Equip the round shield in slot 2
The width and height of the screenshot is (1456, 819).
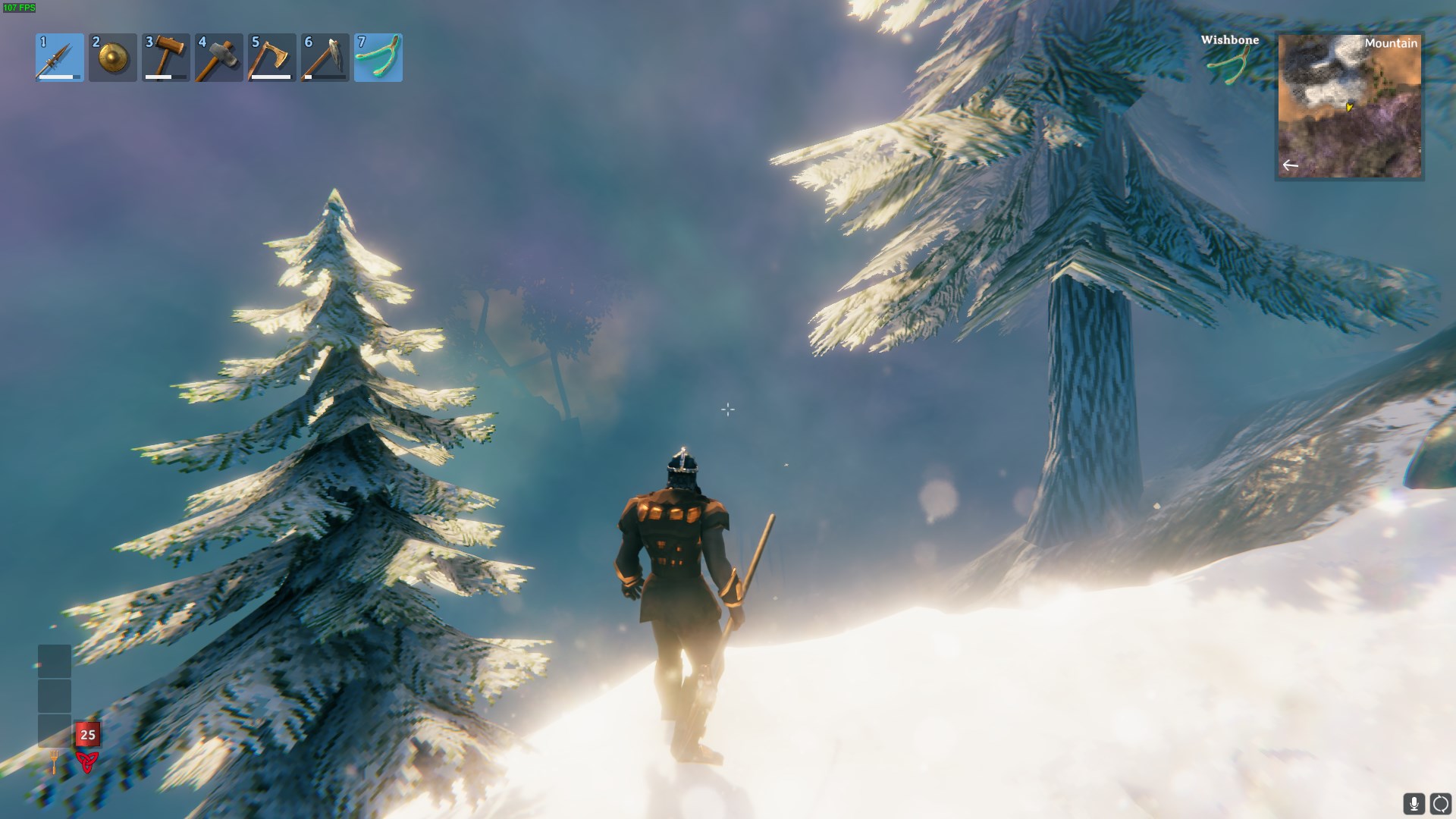tap(112, 58)
